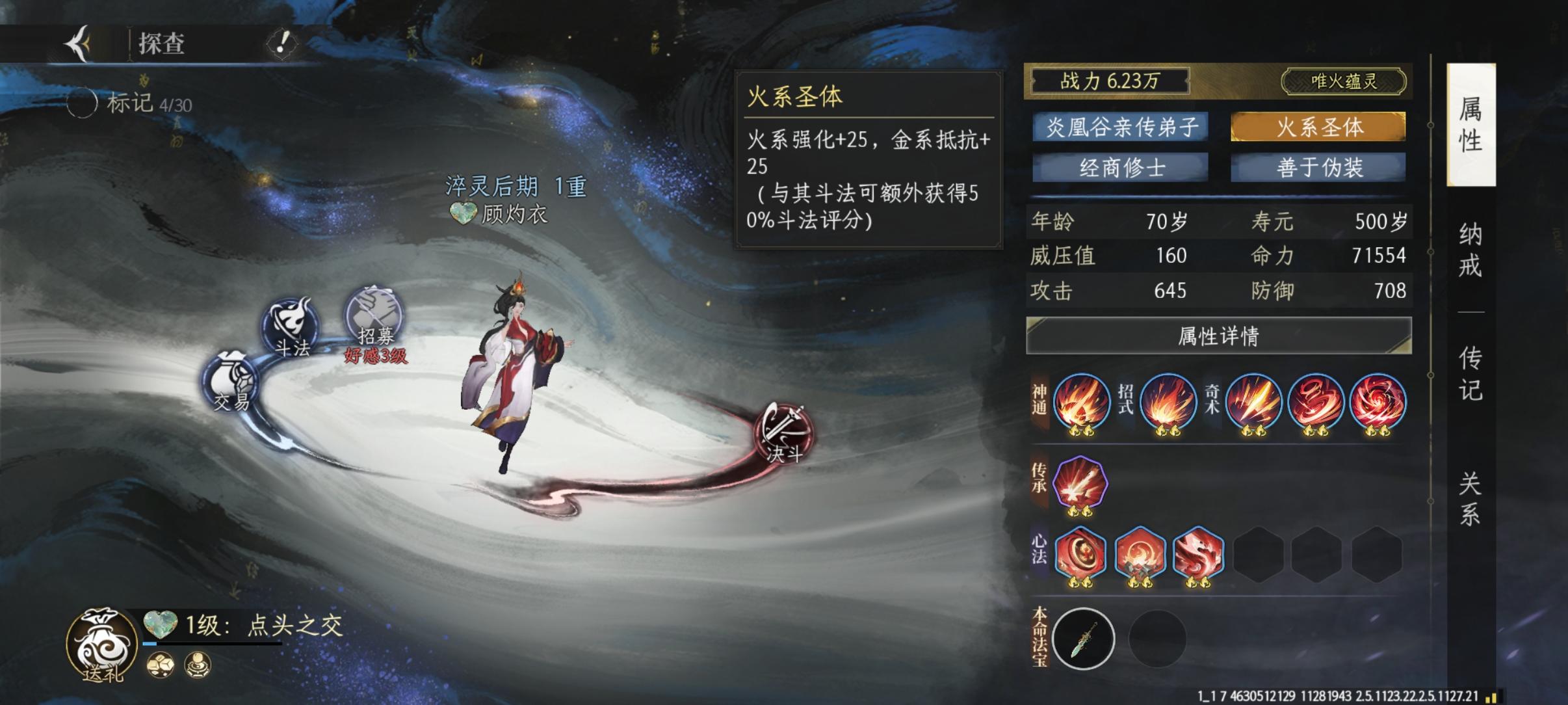Open the 传承 inheritance skill icon
1568x705 pixels.
point(1081,480)
